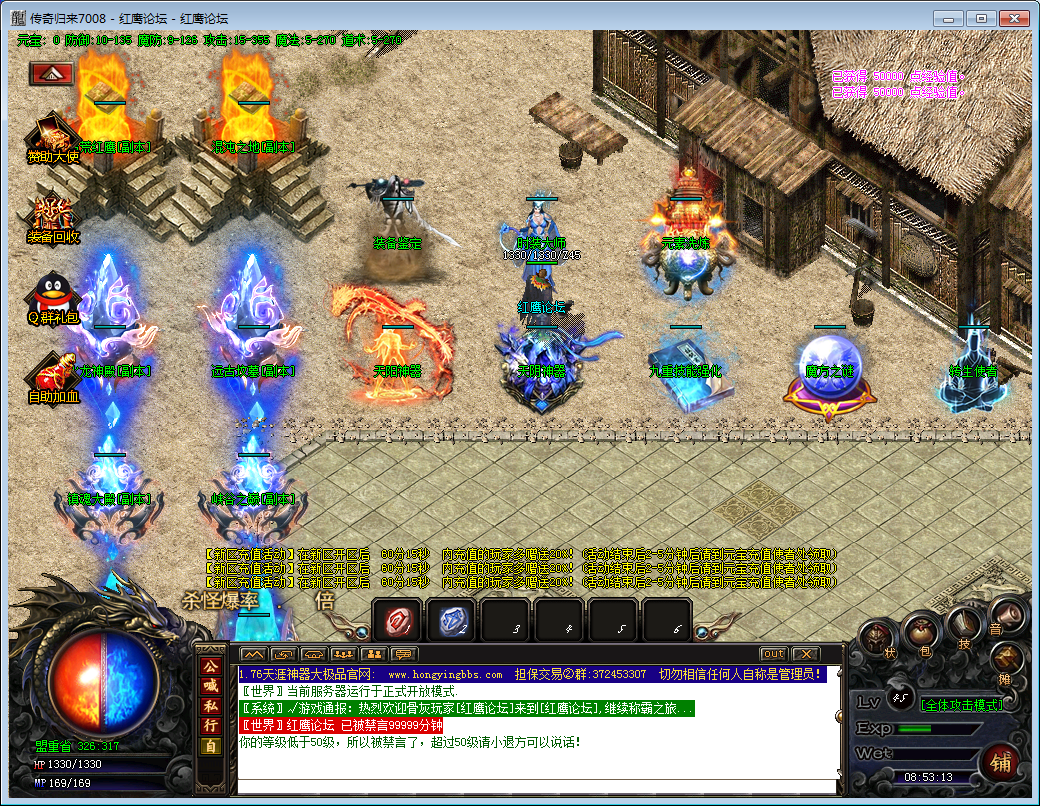Claim the Q群礼包 penguin gift pack
The height and width of the screenshot is (806, 1040).
[52, 295]
